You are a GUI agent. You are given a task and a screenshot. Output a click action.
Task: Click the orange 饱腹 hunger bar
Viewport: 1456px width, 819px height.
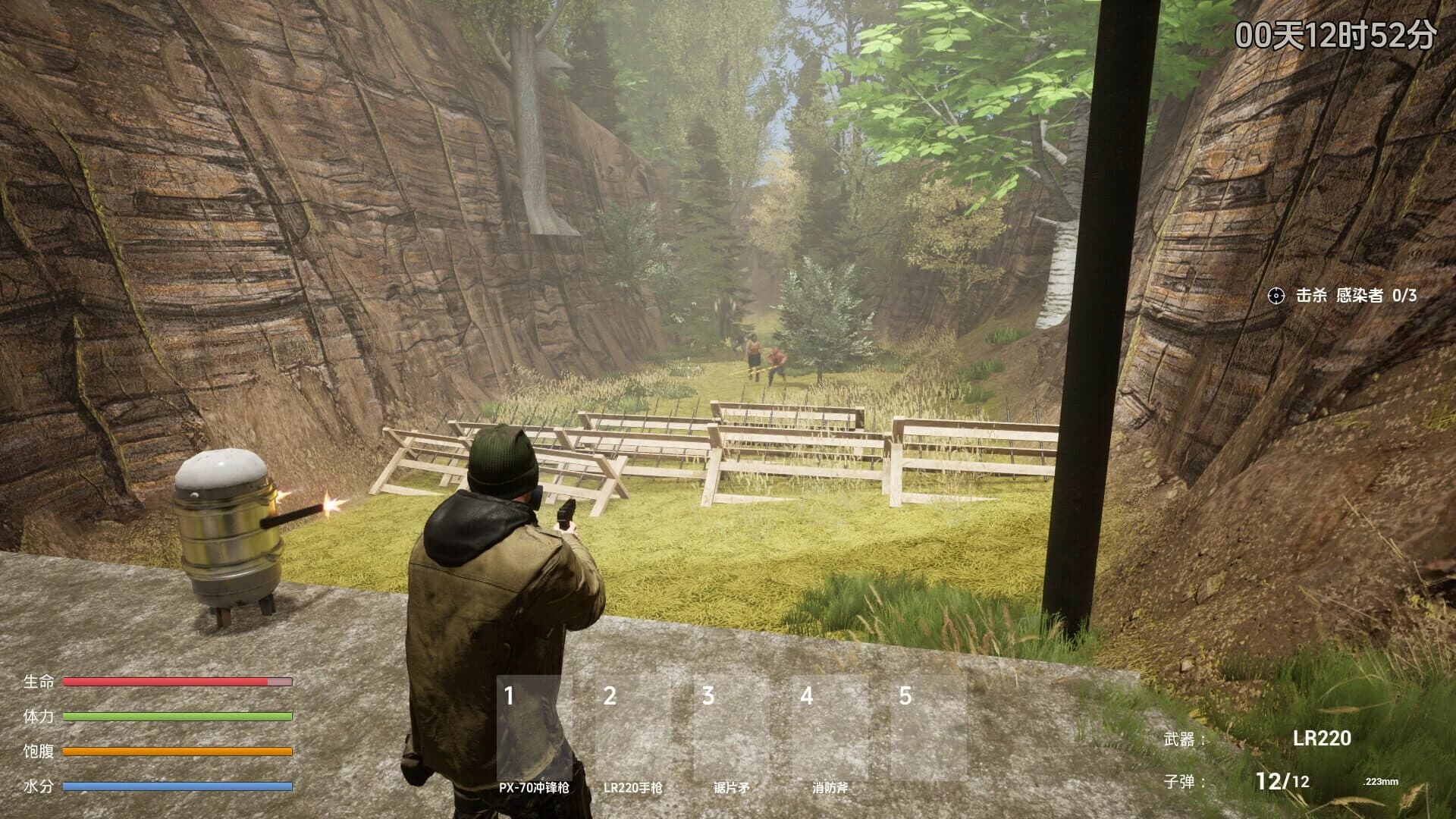pos(177,752)
